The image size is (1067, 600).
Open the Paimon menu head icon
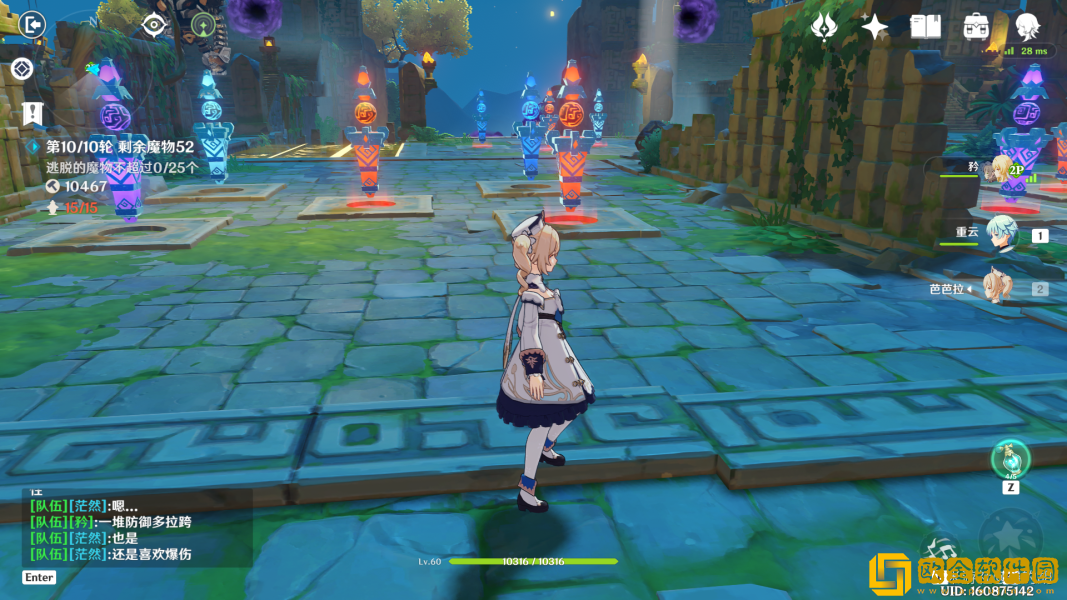[1027, 27]
